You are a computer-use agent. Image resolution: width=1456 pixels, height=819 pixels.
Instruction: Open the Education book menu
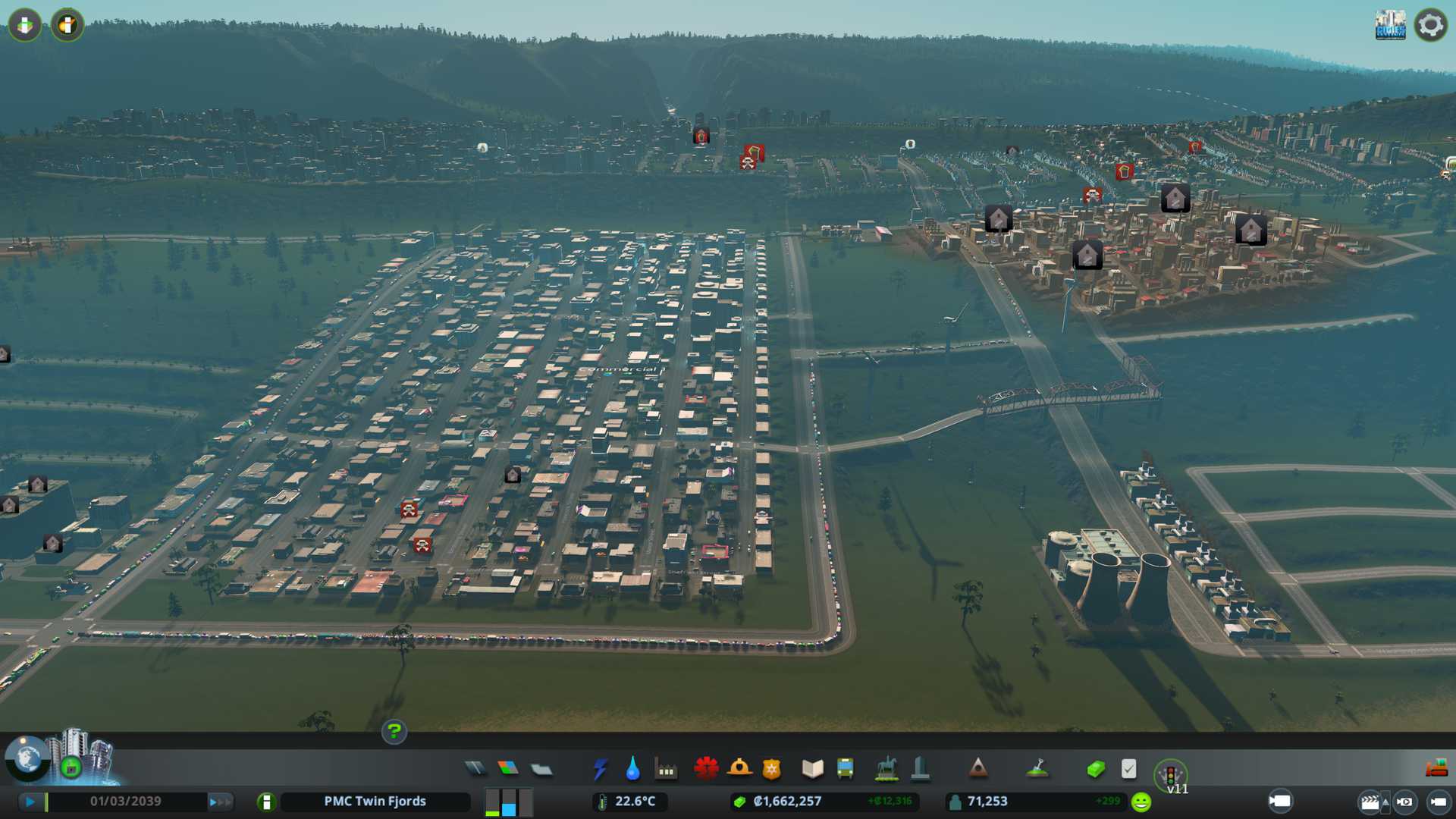coord(812,769)
